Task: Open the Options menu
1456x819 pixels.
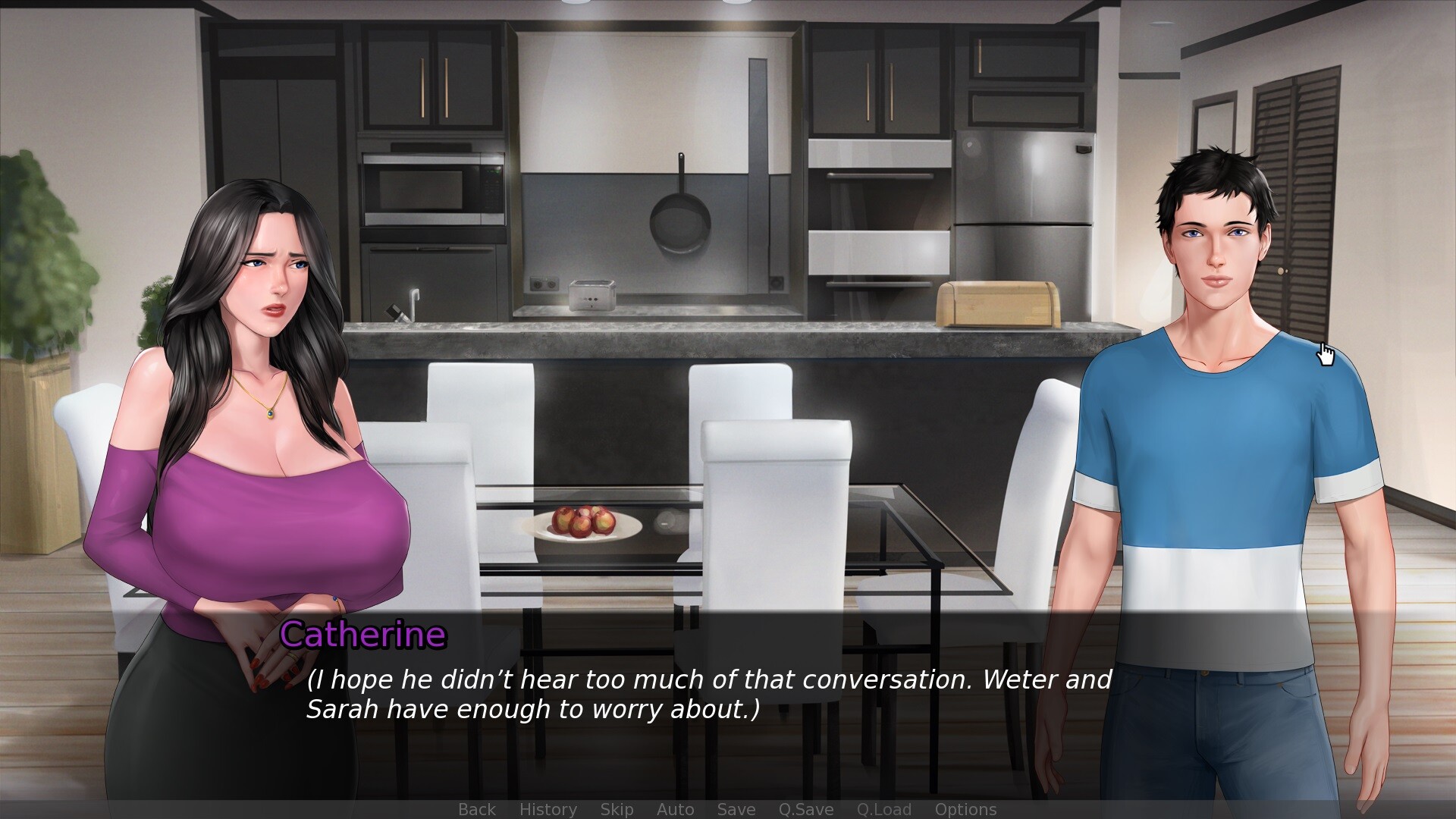Action: 965,809
